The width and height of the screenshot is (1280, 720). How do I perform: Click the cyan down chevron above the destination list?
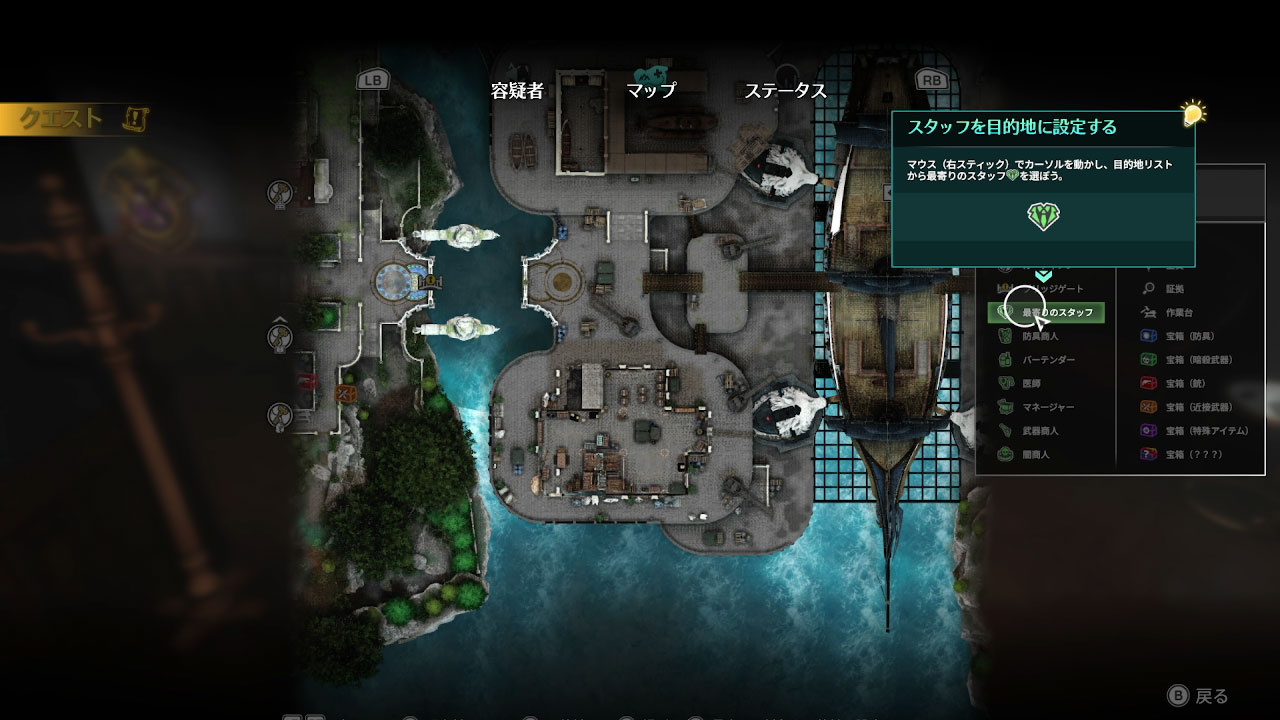[x=1044, y=274]
